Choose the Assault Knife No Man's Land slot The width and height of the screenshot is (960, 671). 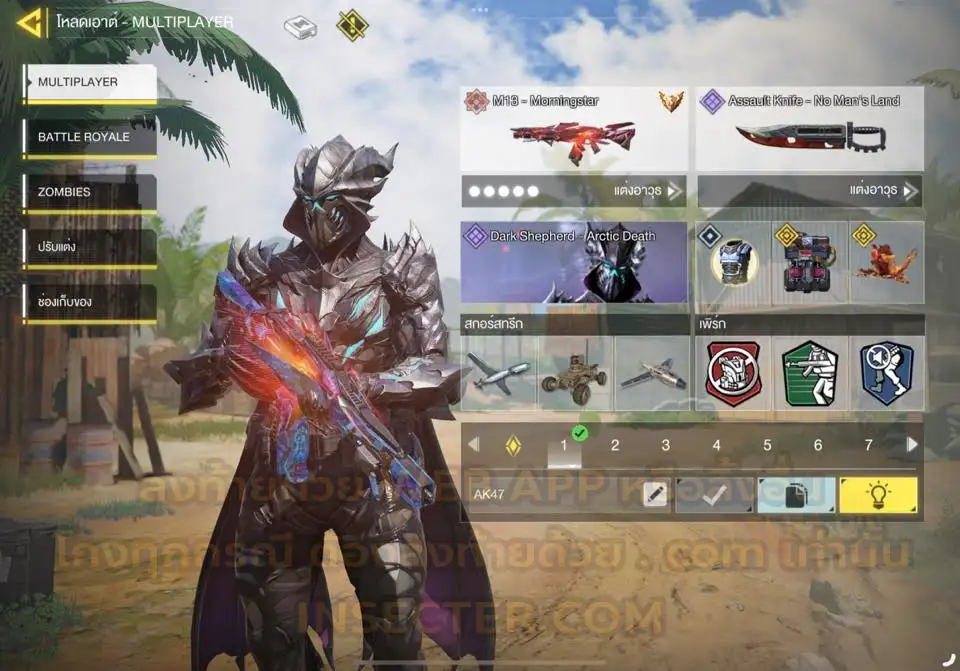coord(809,130)
